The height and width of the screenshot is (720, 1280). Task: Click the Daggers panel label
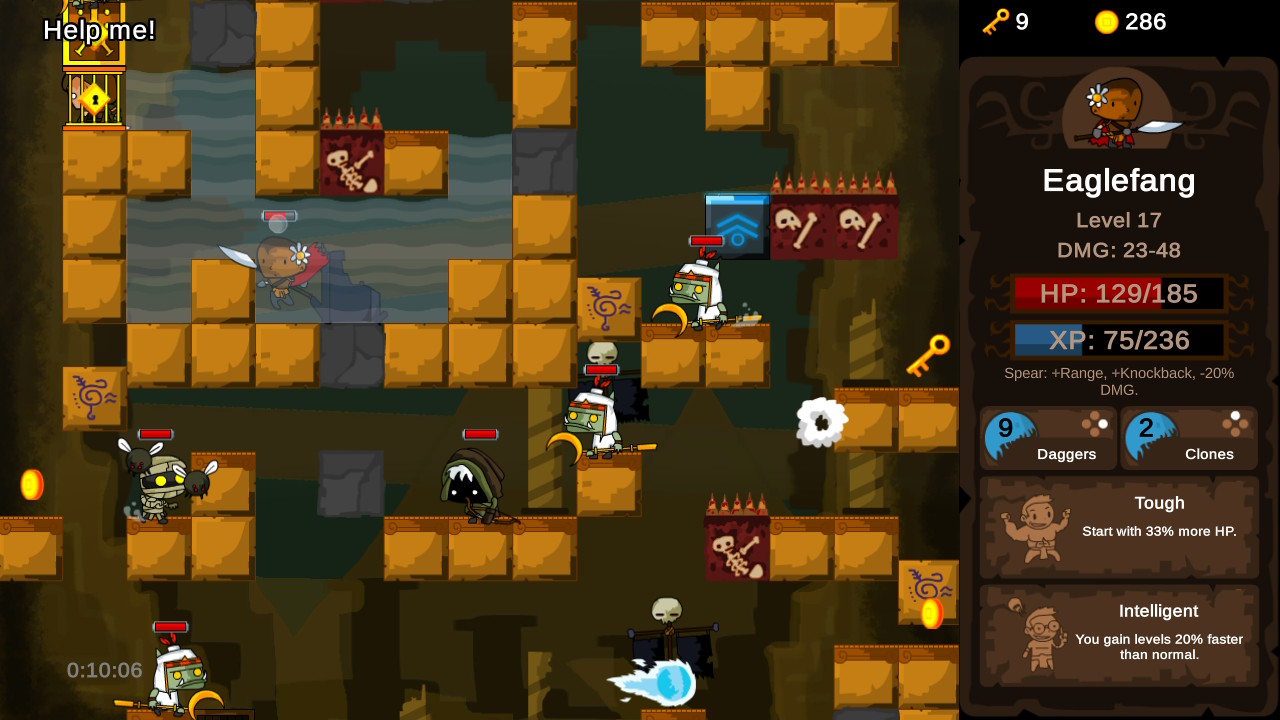coord(1066,454)
